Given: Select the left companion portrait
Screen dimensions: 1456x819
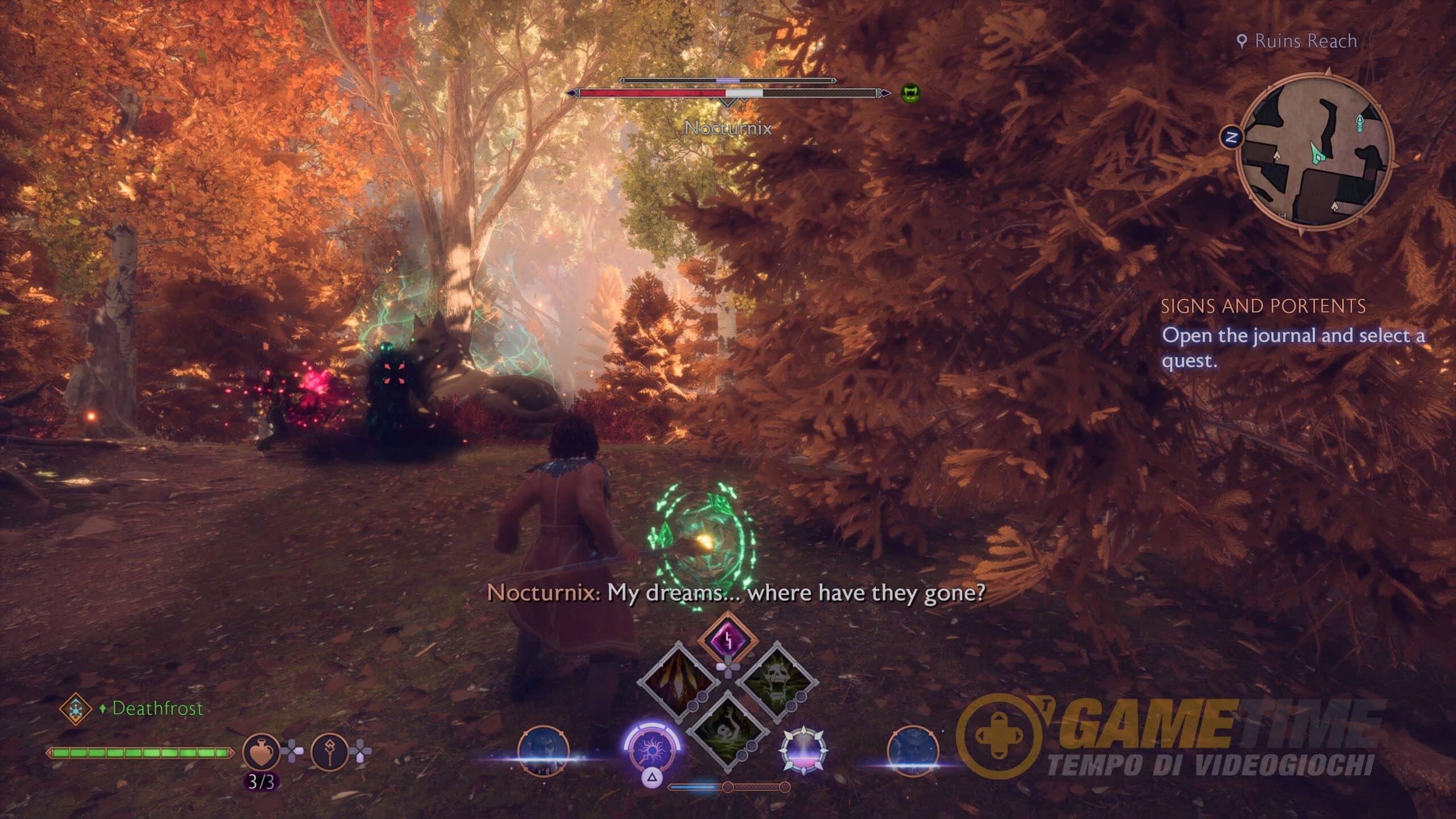Looking at the screenshot, I should click(543, 750).
